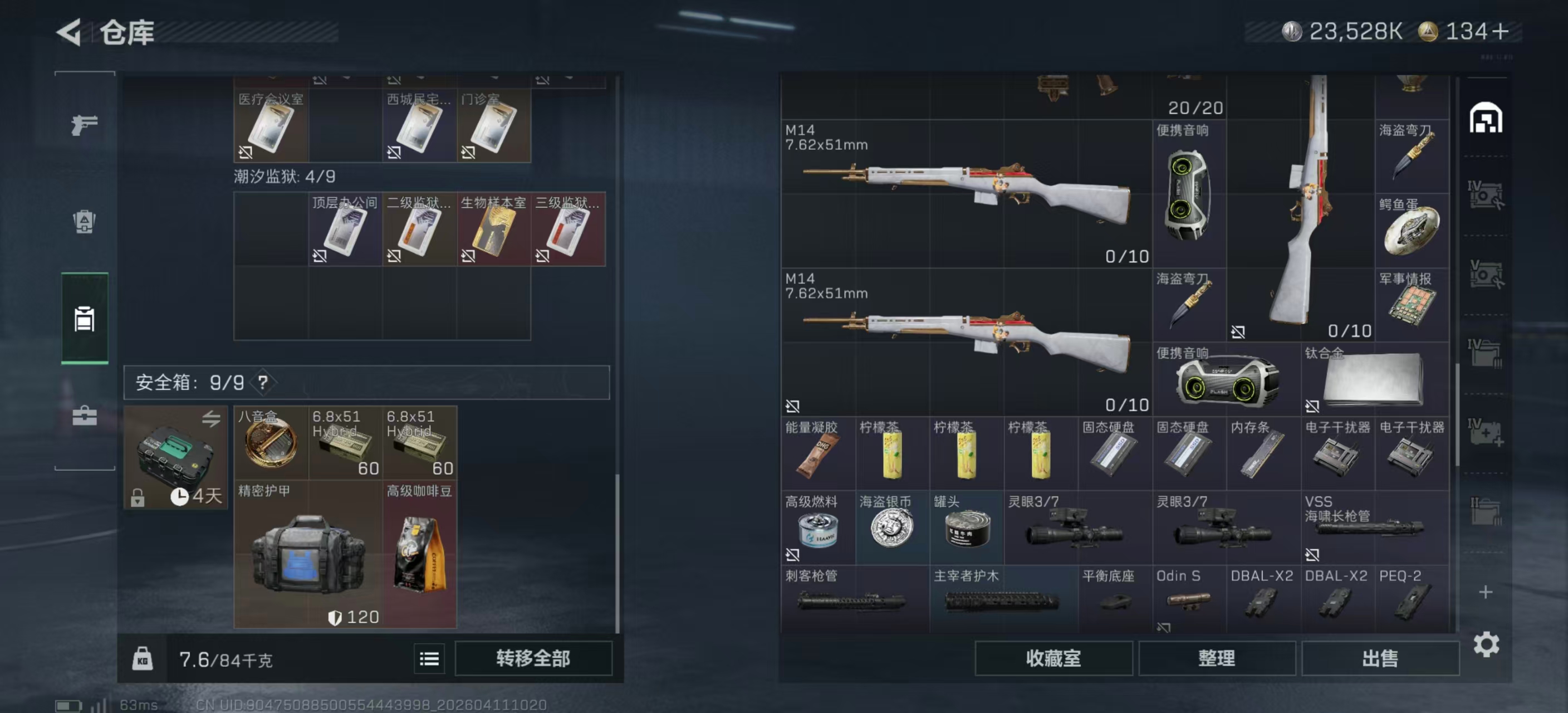Open the list view icon beside weight display
The height and width of the screenshot is (713, 1568).
429,659
